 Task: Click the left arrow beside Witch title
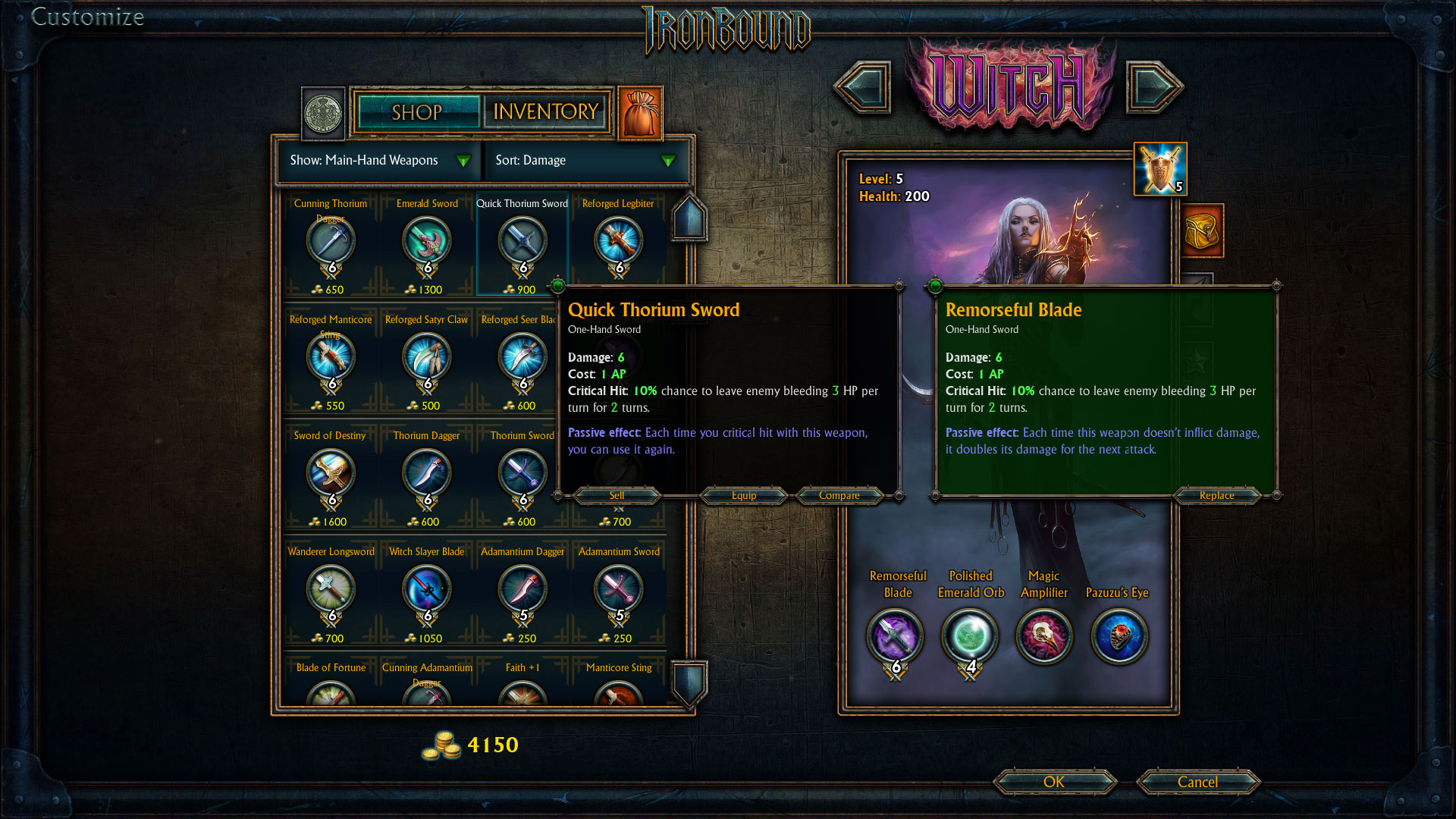pos(864,86)
